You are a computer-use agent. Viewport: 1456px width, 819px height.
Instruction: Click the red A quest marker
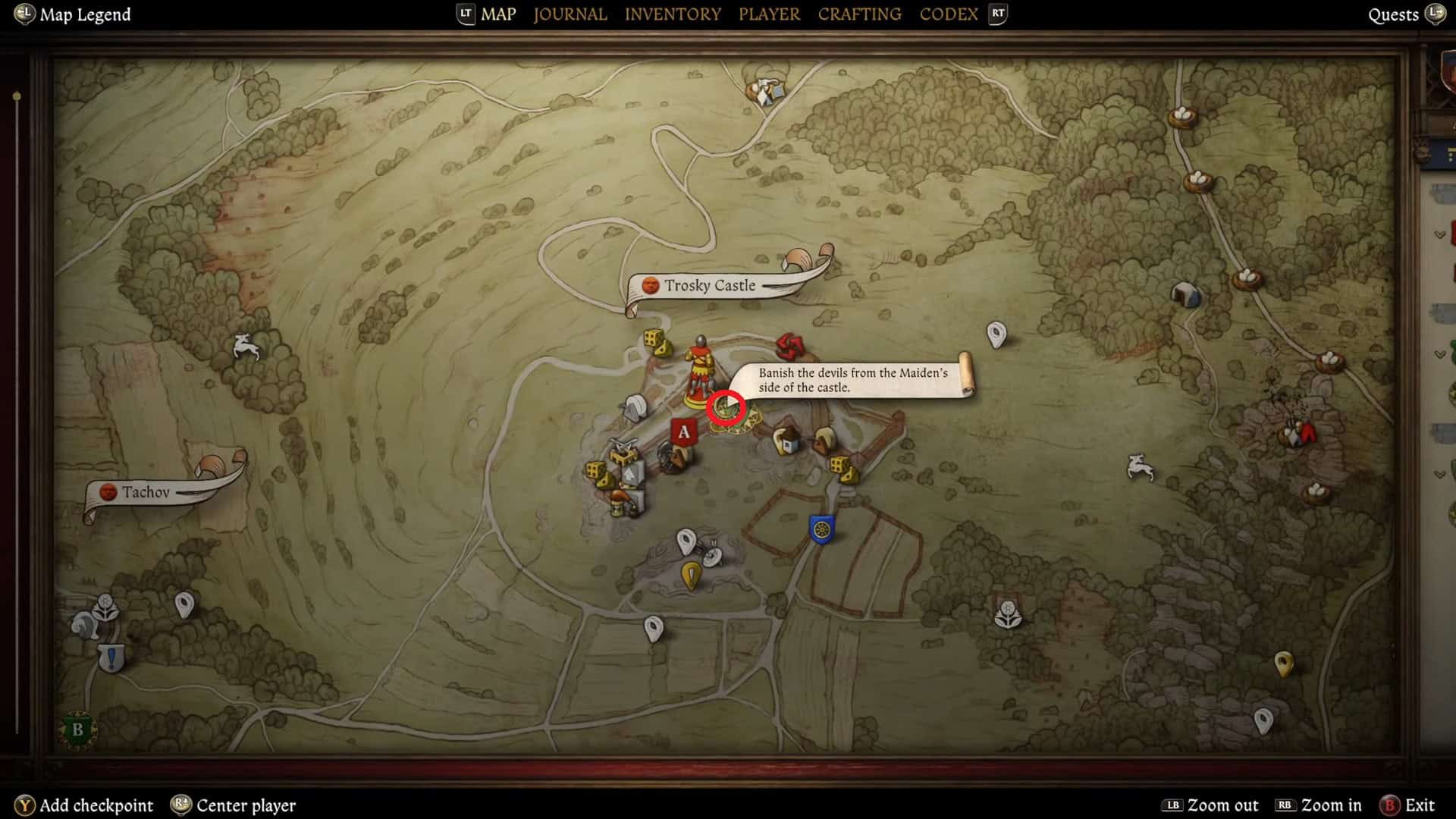click(683, 432)
